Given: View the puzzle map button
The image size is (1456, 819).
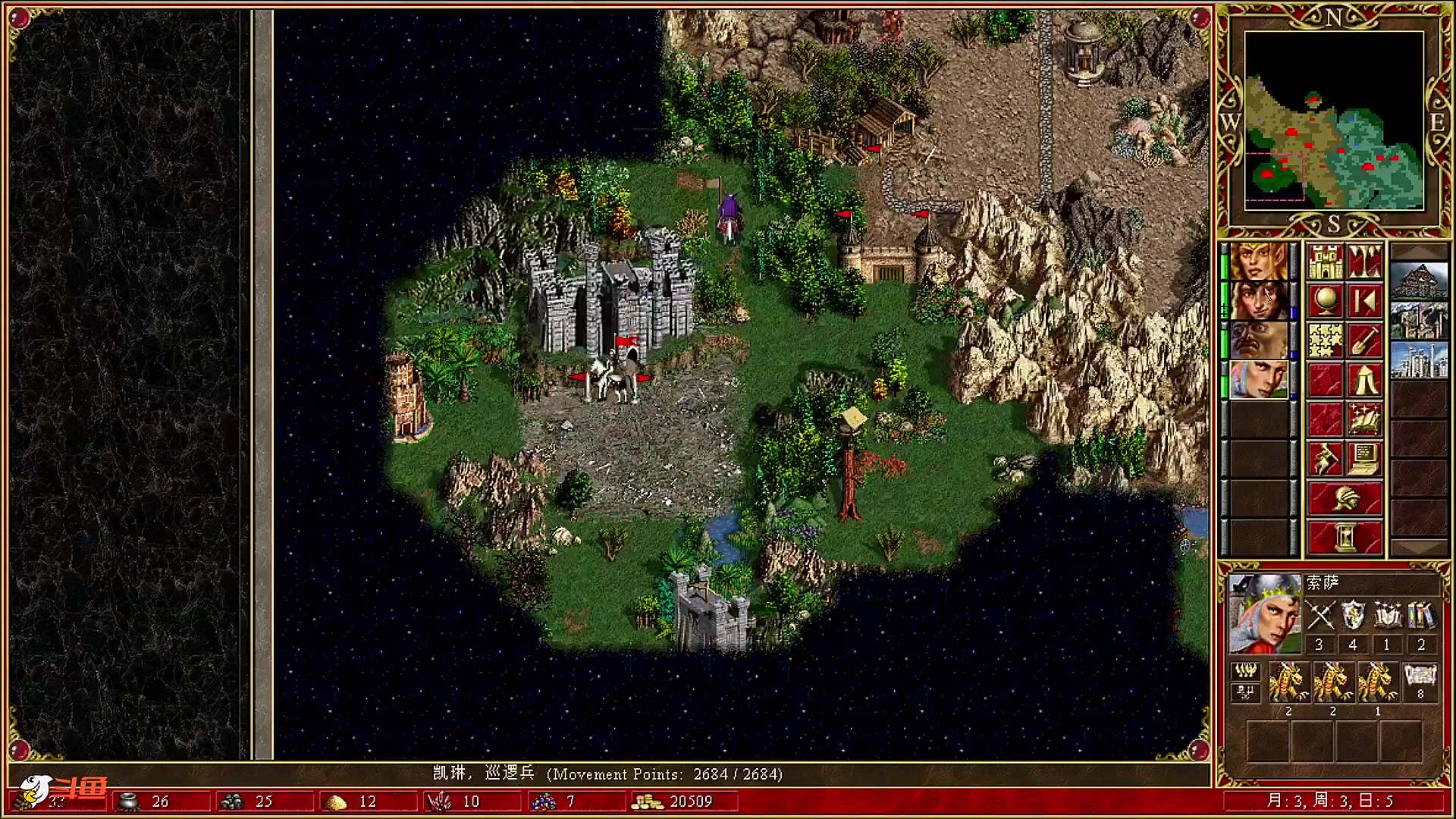Looking at the screenshot, I should 1325,340.
